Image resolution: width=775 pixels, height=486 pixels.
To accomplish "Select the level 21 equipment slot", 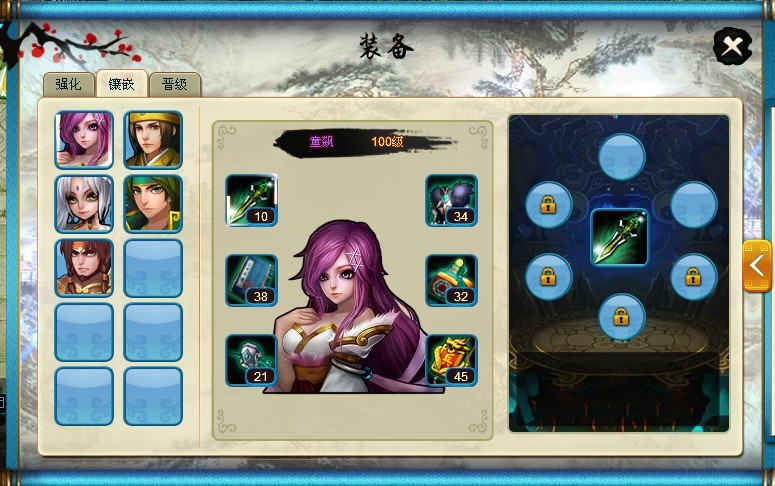I will click(x=251, y=359).
